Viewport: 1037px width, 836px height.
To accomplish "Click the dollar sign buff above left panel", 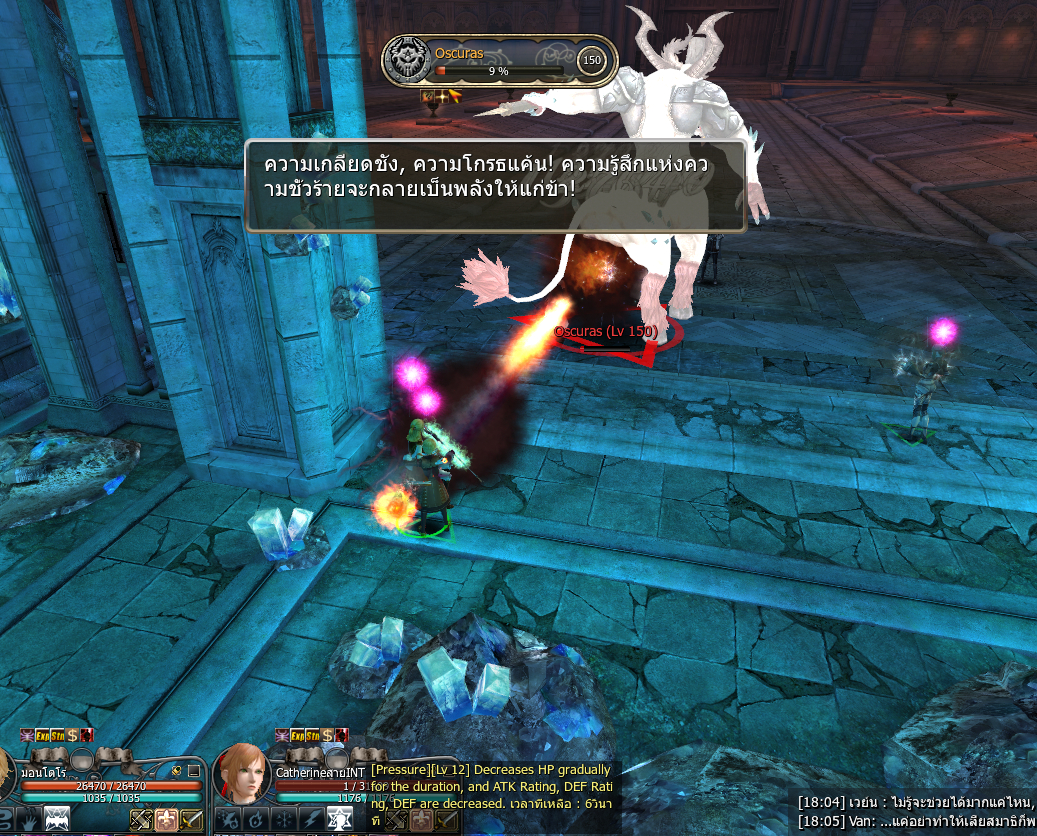I will pyautogui.click(x=73, y=735).
